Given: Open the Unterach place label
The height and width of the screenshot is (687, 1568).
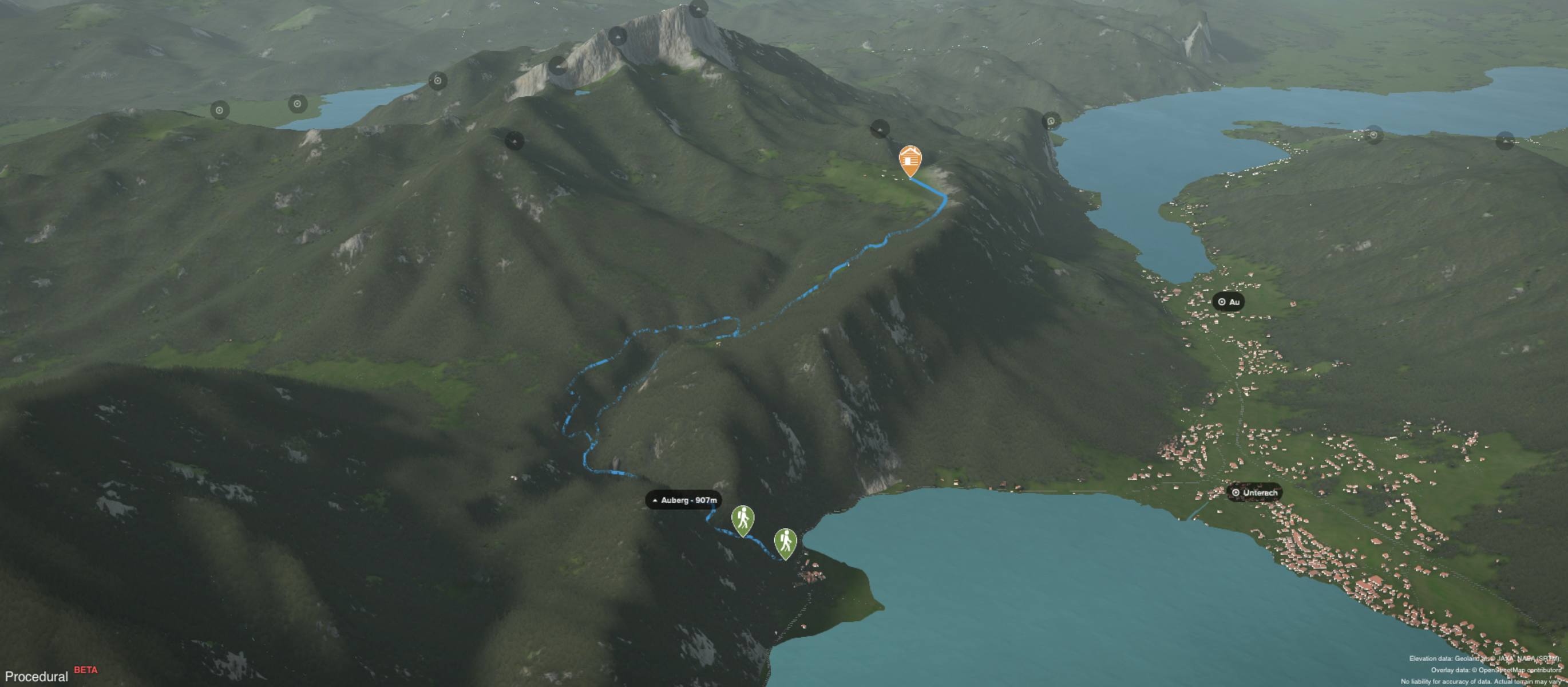Looking at the screenshot, I should coord(1254,492).
